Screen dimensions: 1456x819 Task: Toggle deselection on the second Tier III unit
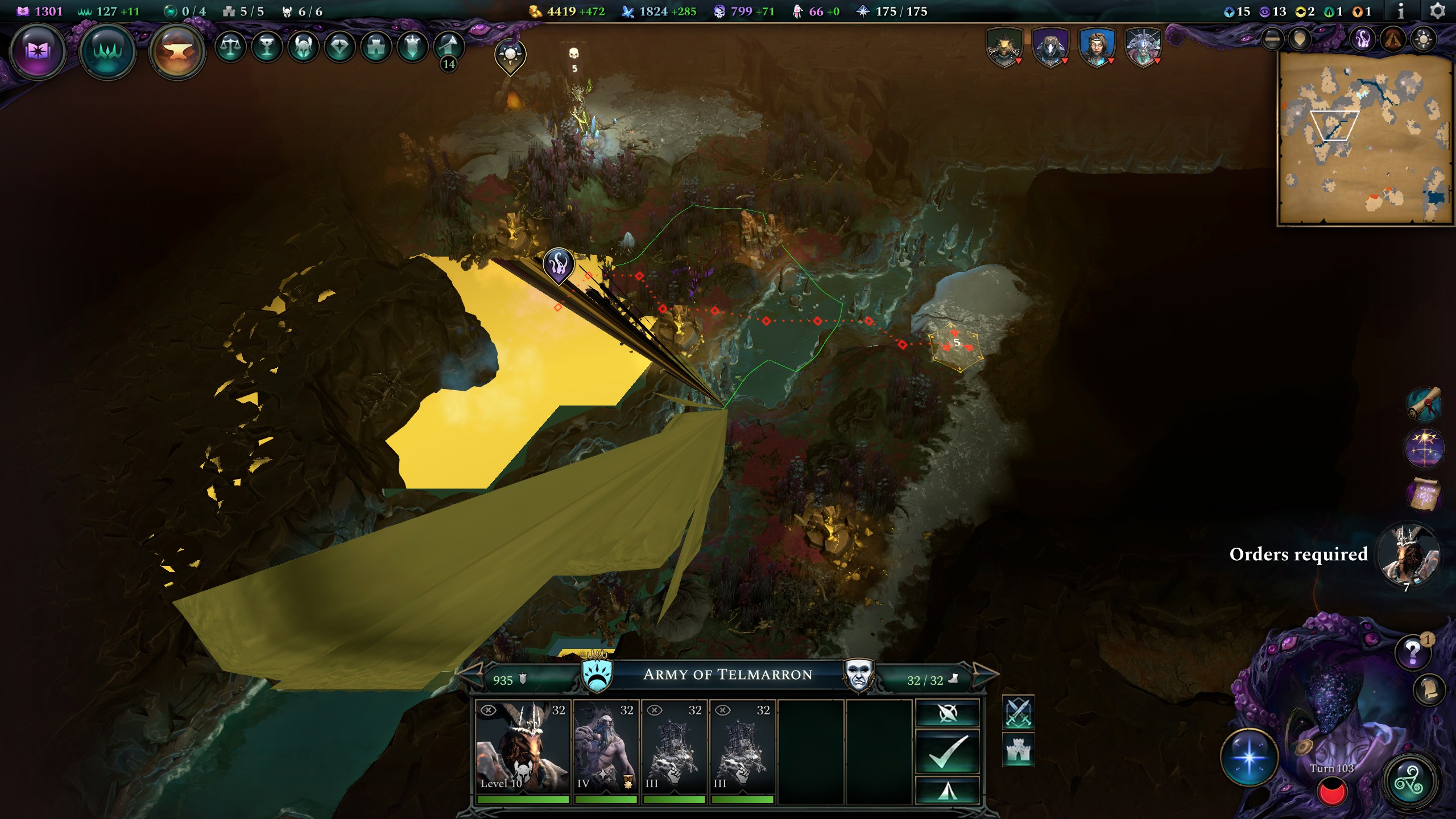click(x=723, y=709)
